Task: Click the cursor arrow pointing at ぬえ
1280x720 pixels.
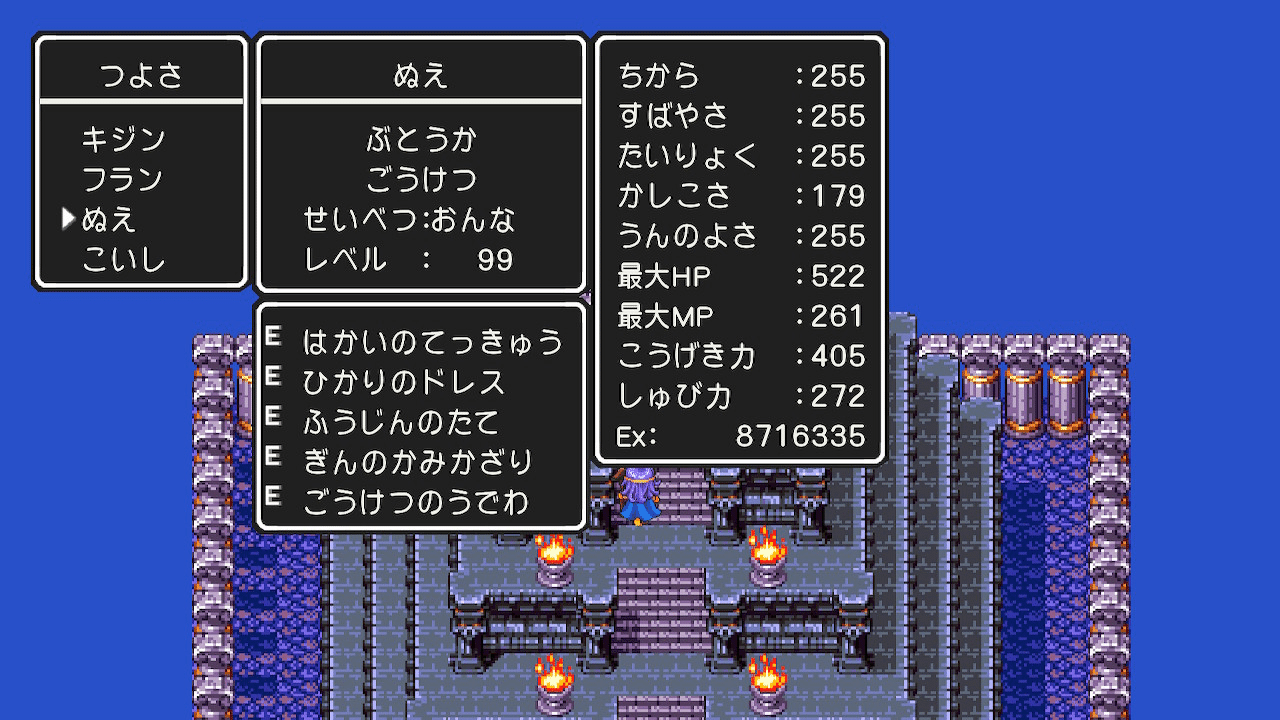Action: coord(68,216)
